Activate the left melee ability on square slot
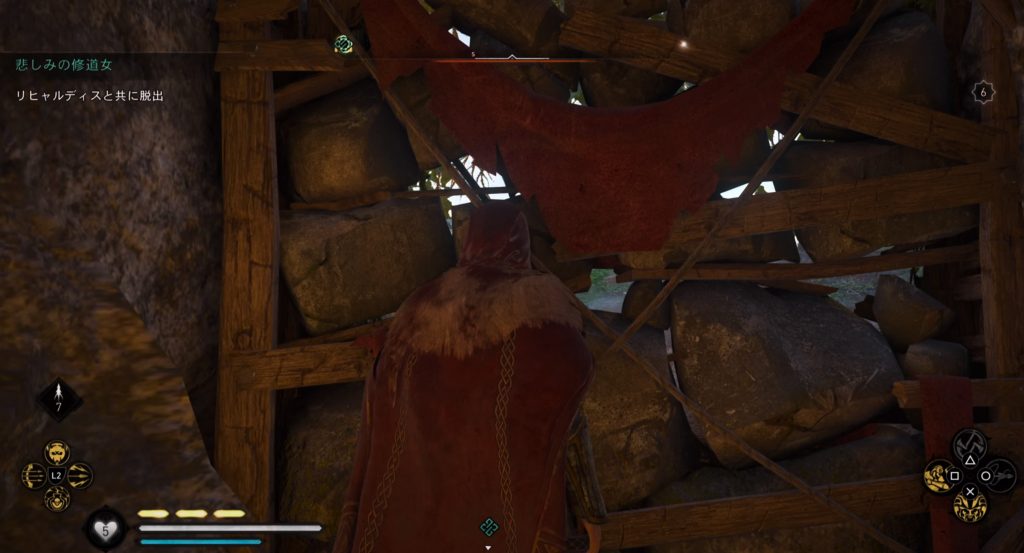The image size is (1024, 553). click(x=941, y=475)
